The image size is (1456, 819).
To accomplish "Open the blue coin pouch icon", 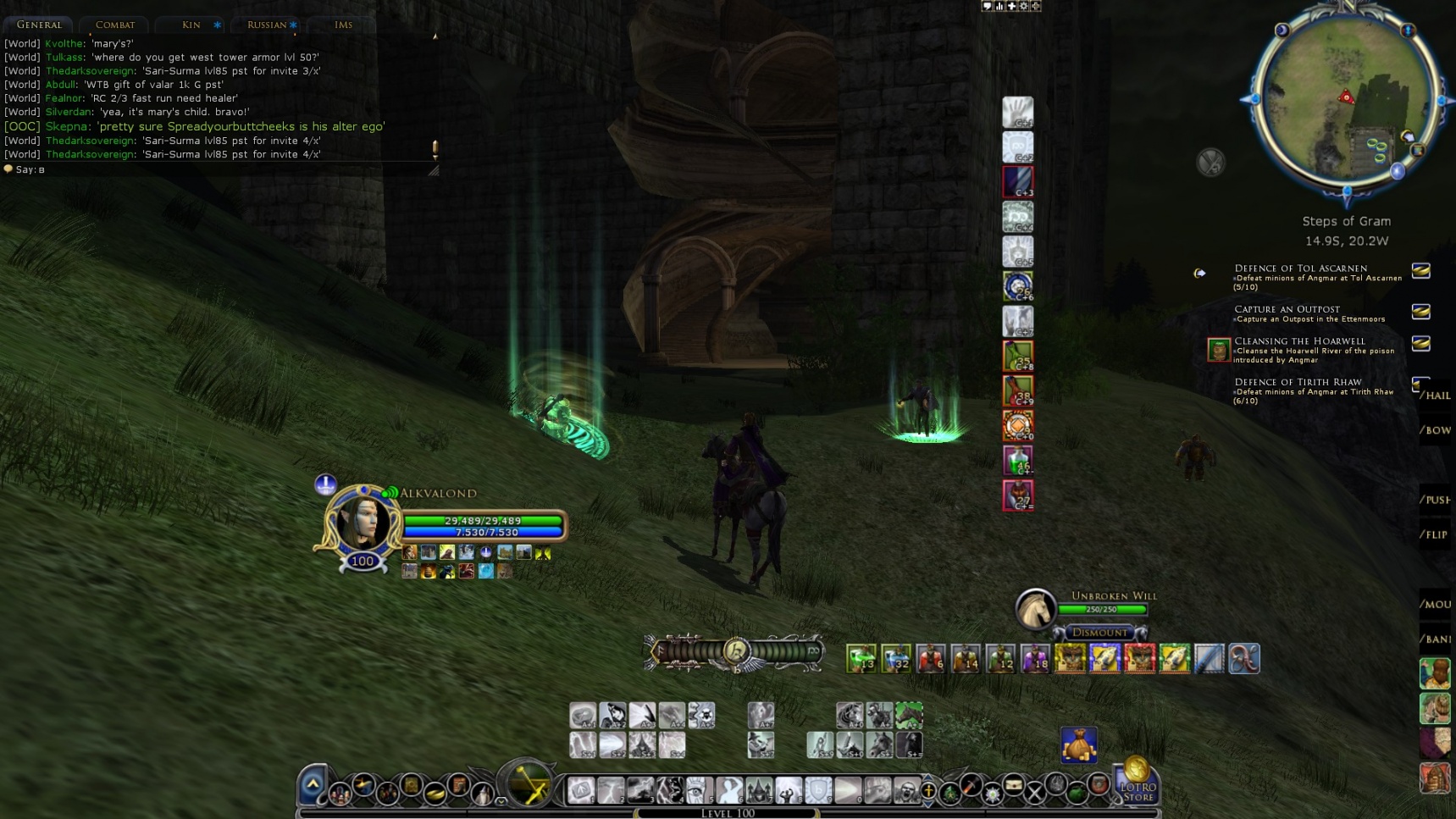I will [1078, 744].
